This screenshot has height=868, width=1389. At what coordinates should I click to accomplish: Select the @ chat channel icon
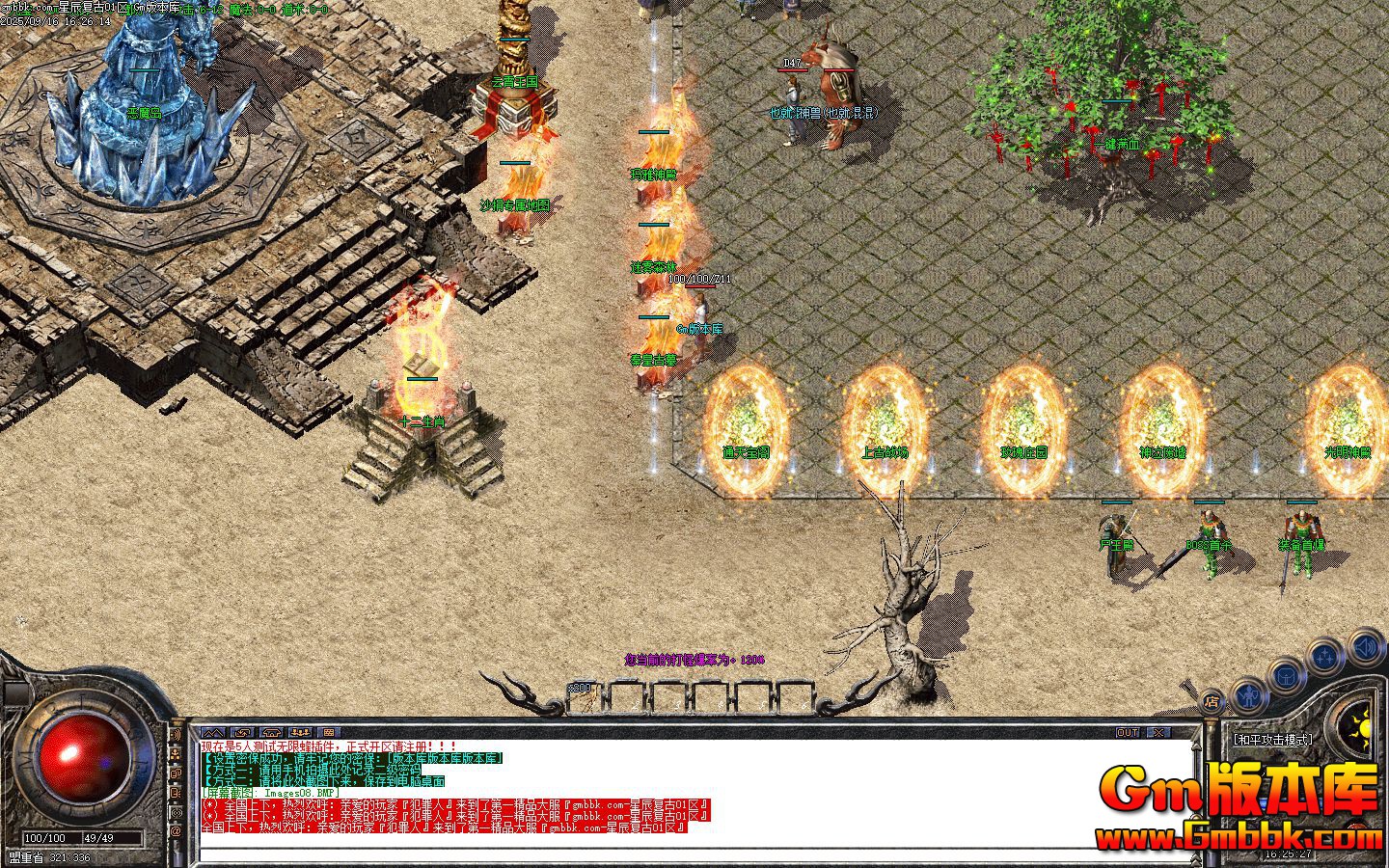(x=177, y=829)
